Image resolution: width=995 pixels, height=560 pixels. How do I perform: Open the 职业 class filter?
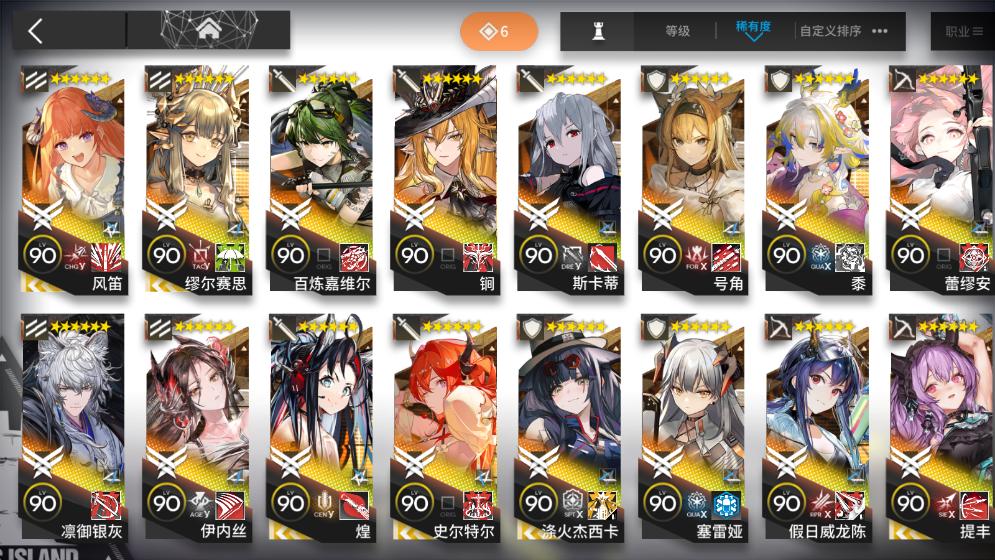point(964,32)
